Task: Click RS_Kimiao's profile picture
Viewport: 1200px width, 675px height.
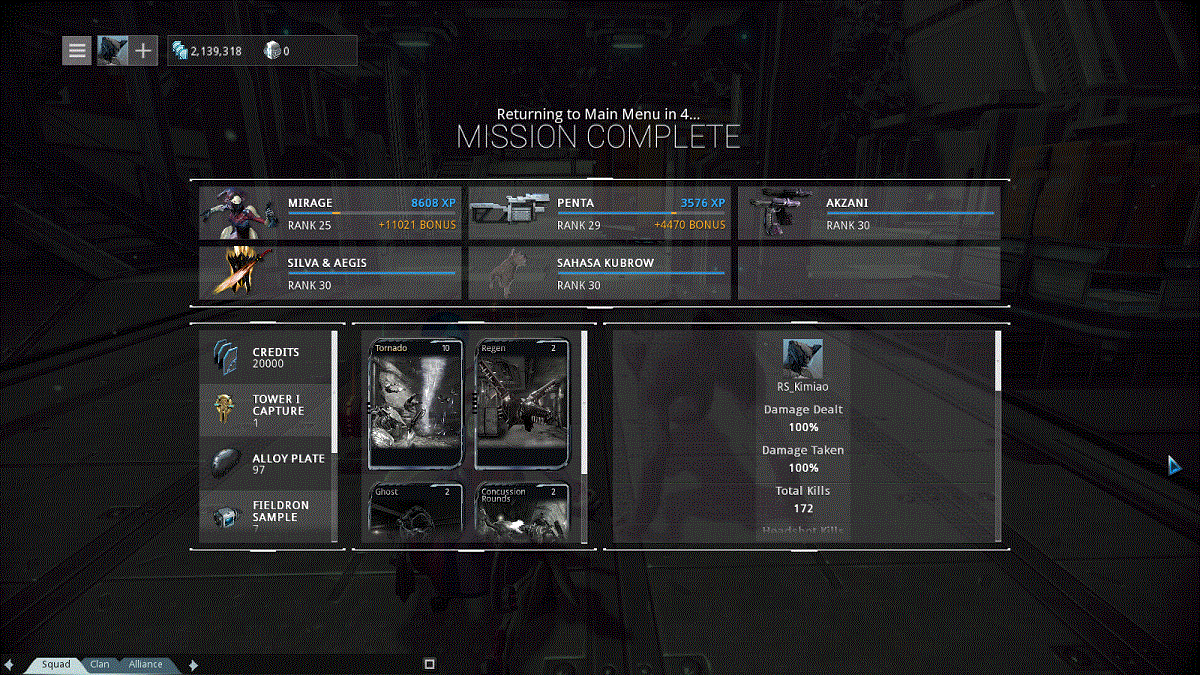Action: 802,358
